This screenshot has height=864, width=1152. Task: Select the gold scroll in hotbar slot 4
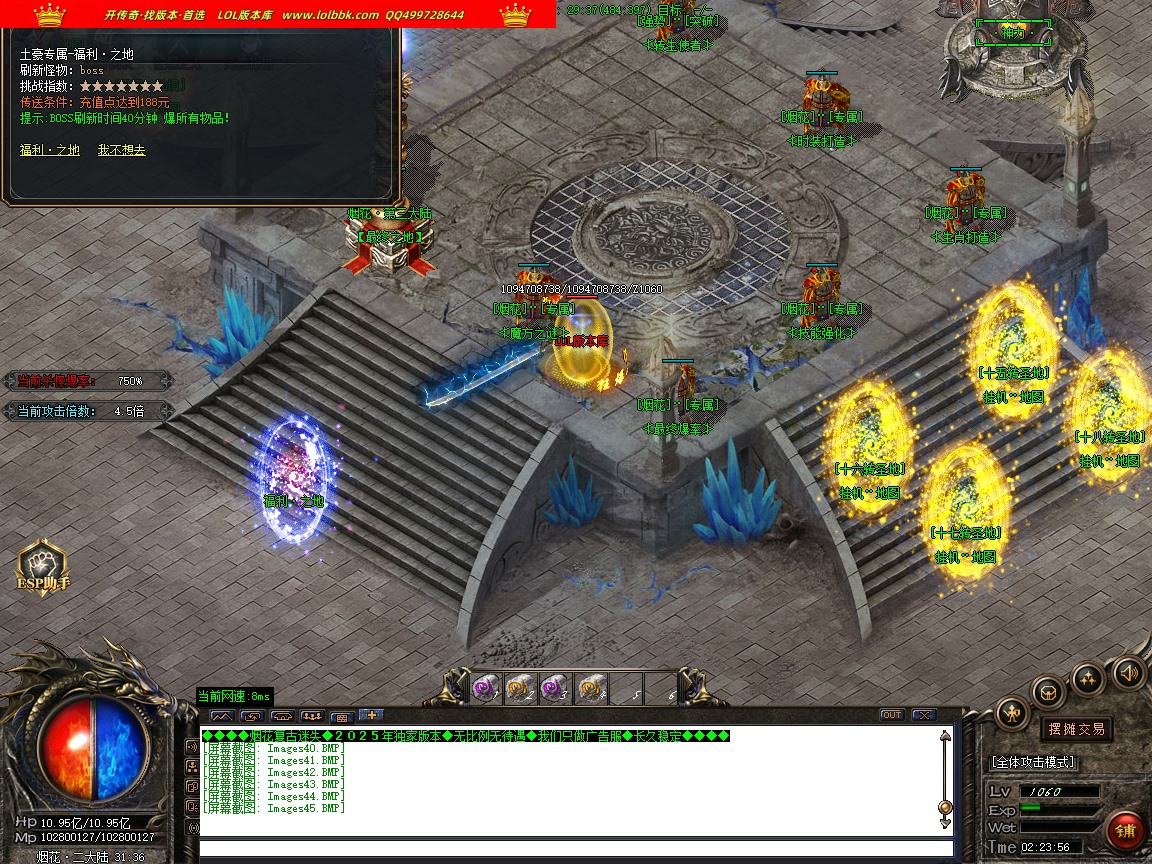point(590,687)
